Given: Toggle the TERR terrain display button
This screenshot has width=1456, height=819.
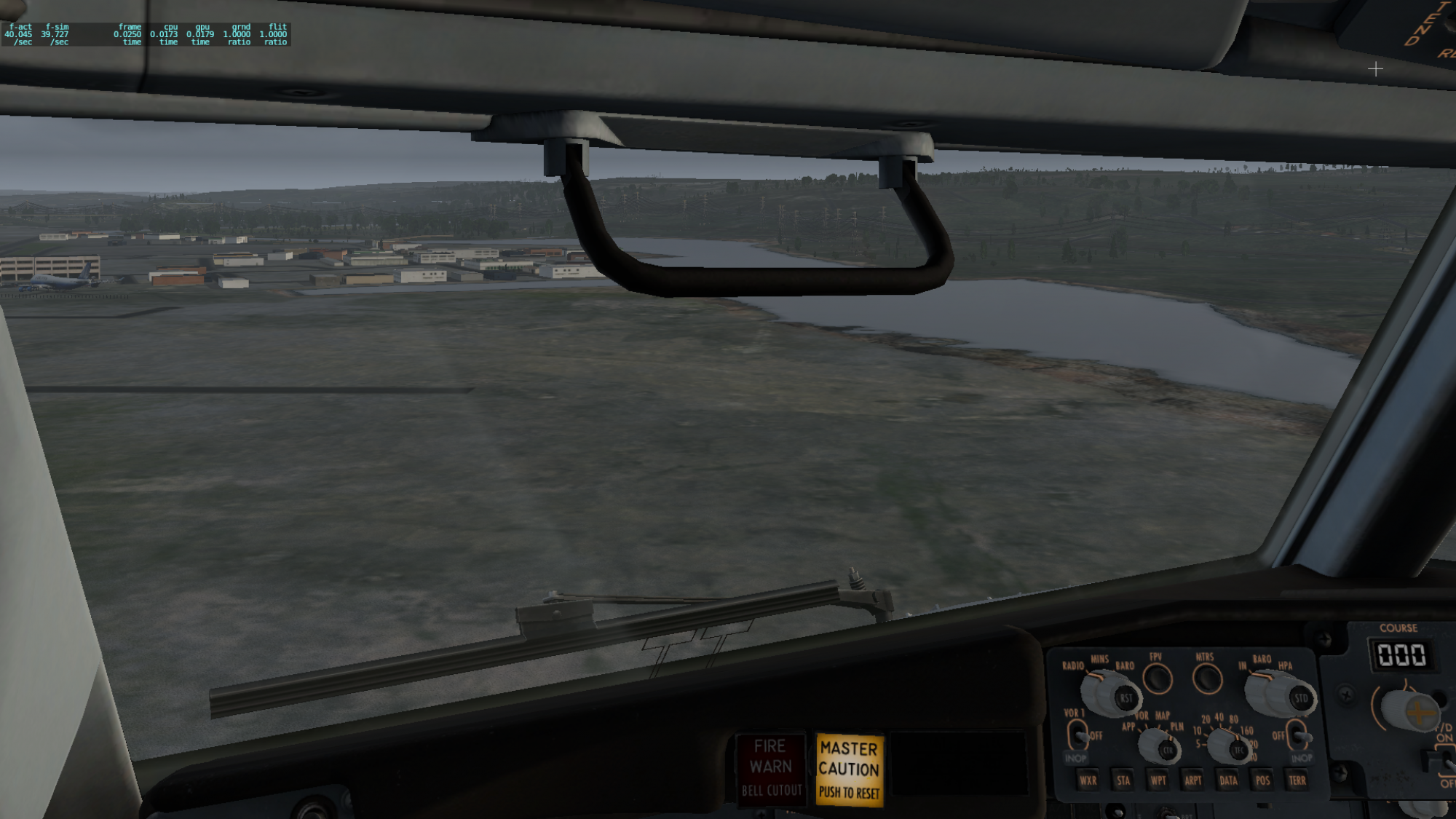Looking at the screenshot, I should click(x=1297, y=780).
